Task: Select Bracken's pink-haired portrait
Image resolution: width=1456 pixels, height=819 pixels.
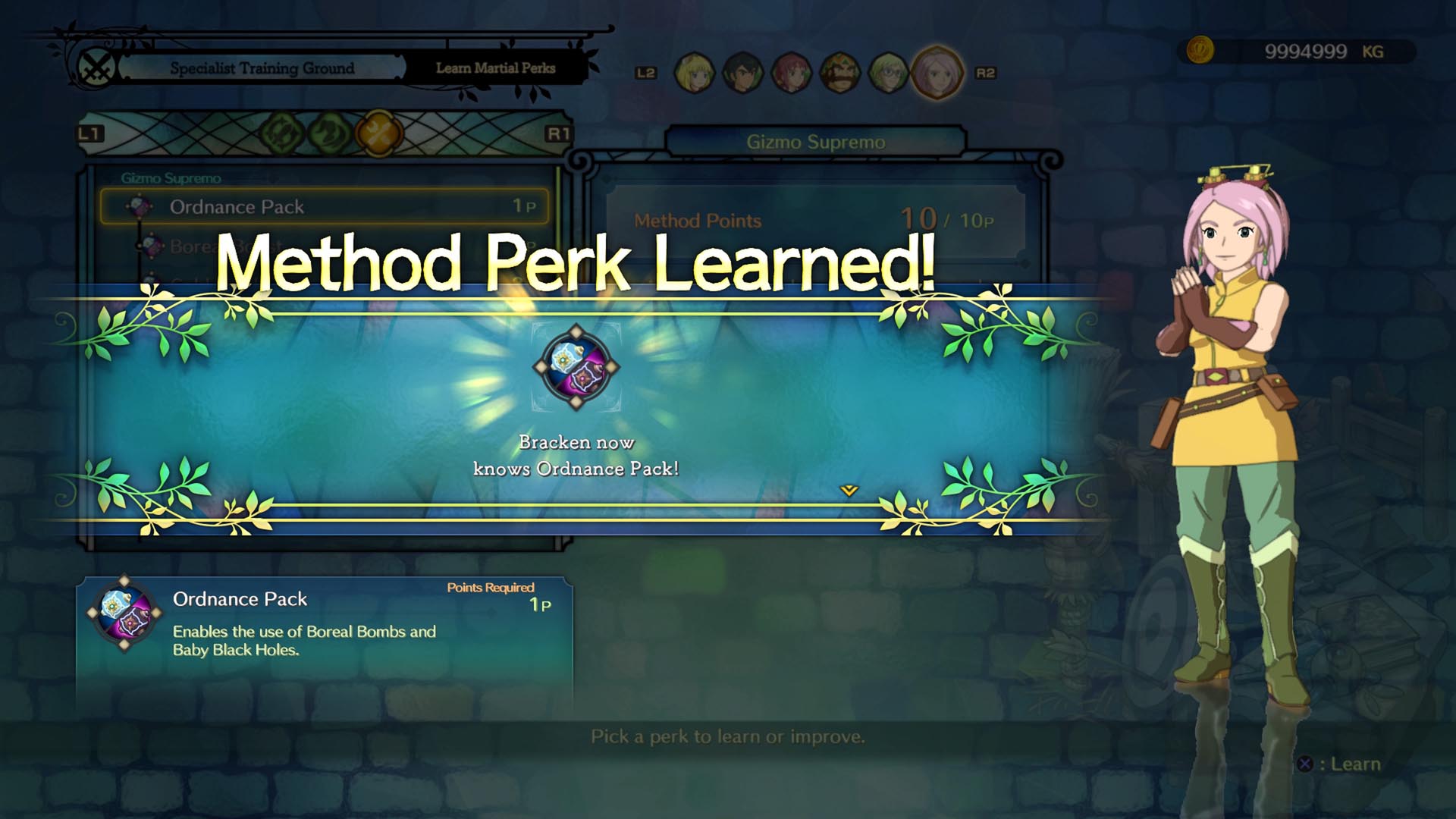Action: [937, 73]
